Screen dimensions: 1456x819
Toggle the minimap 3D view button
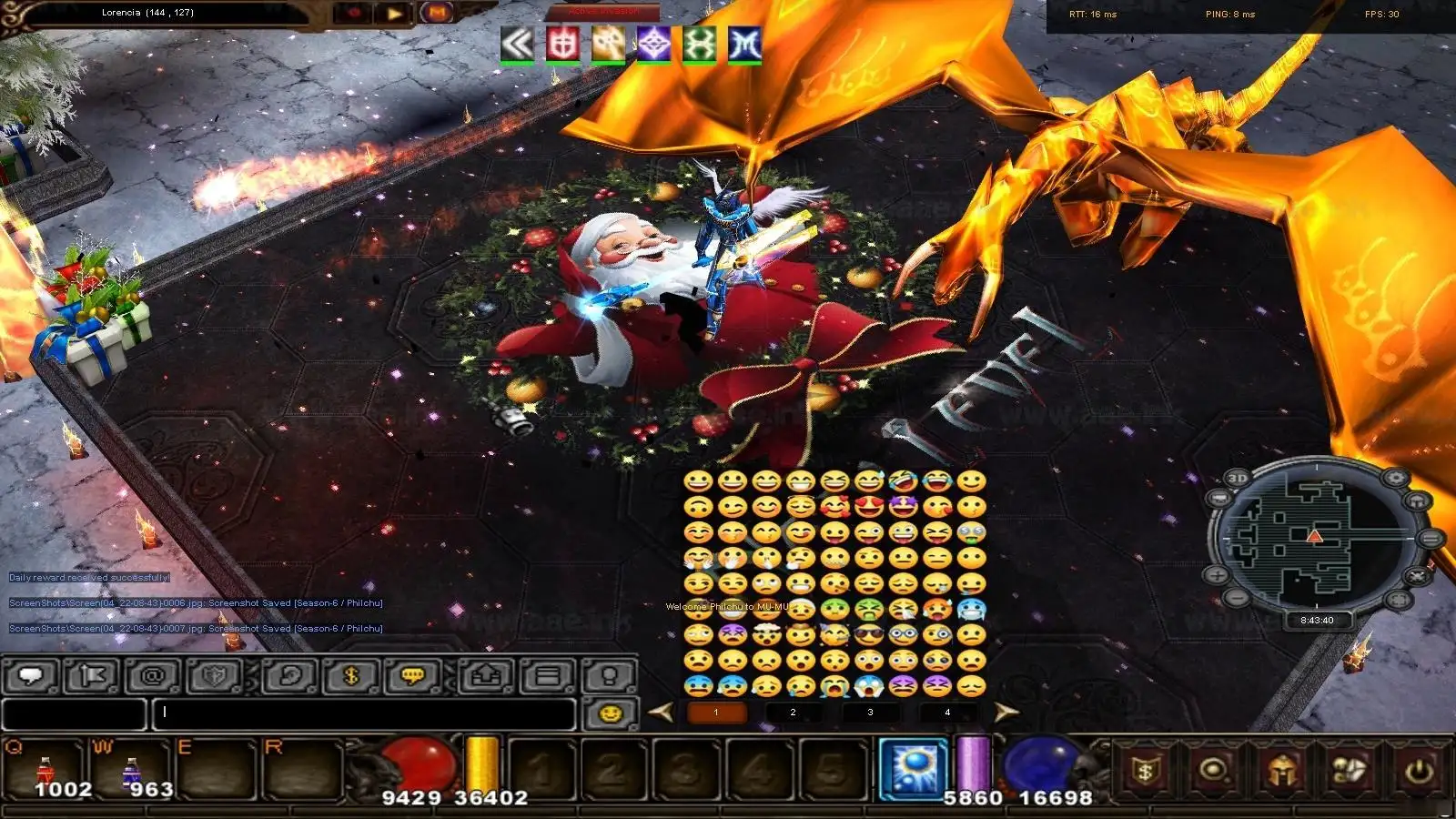1237,479
